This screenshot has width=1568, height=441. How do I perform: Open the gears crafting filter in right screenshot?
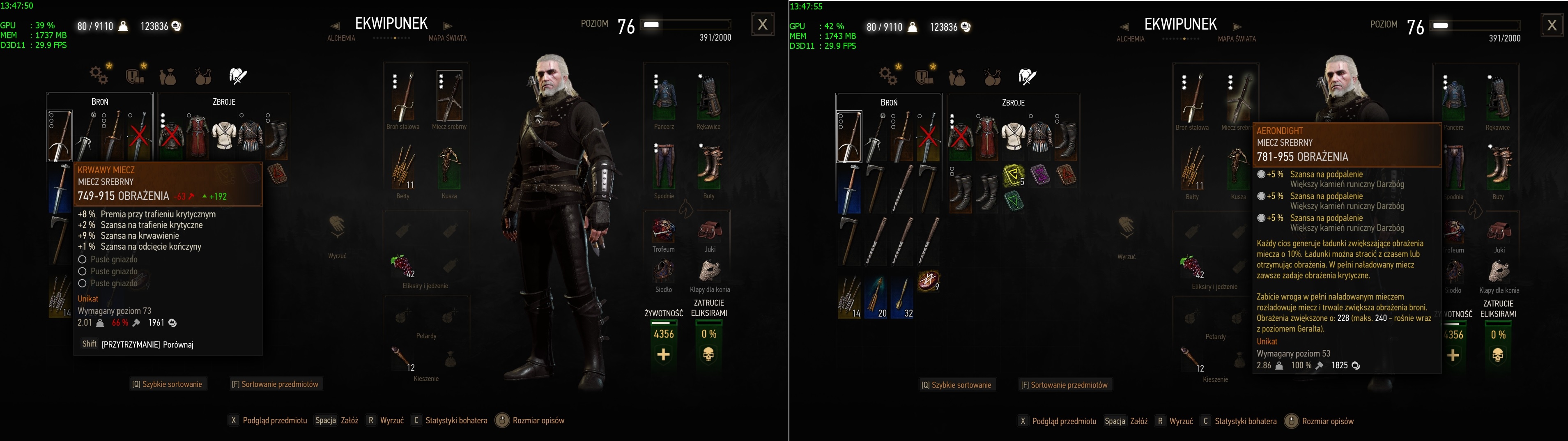[889, 76]
